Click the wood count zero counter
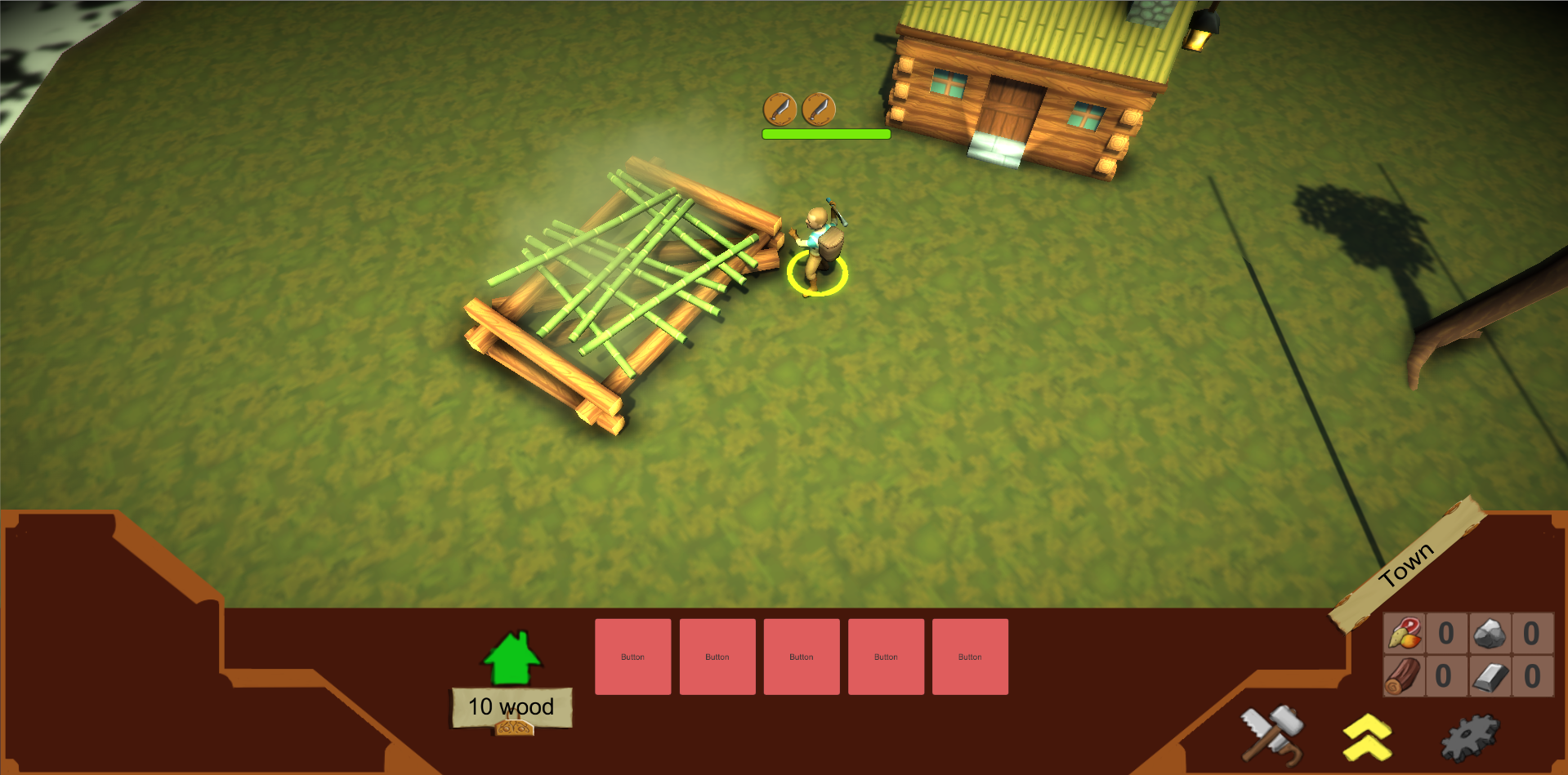Screen dimensions: 1568x775 (1445, 677)
